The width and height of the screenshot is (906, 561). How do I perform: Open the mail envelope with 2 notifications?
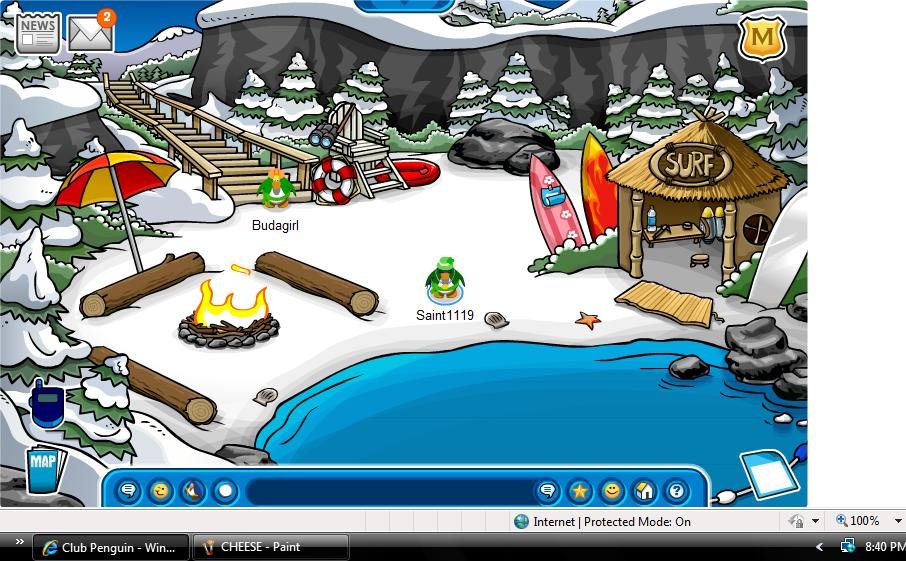point(90,34)
